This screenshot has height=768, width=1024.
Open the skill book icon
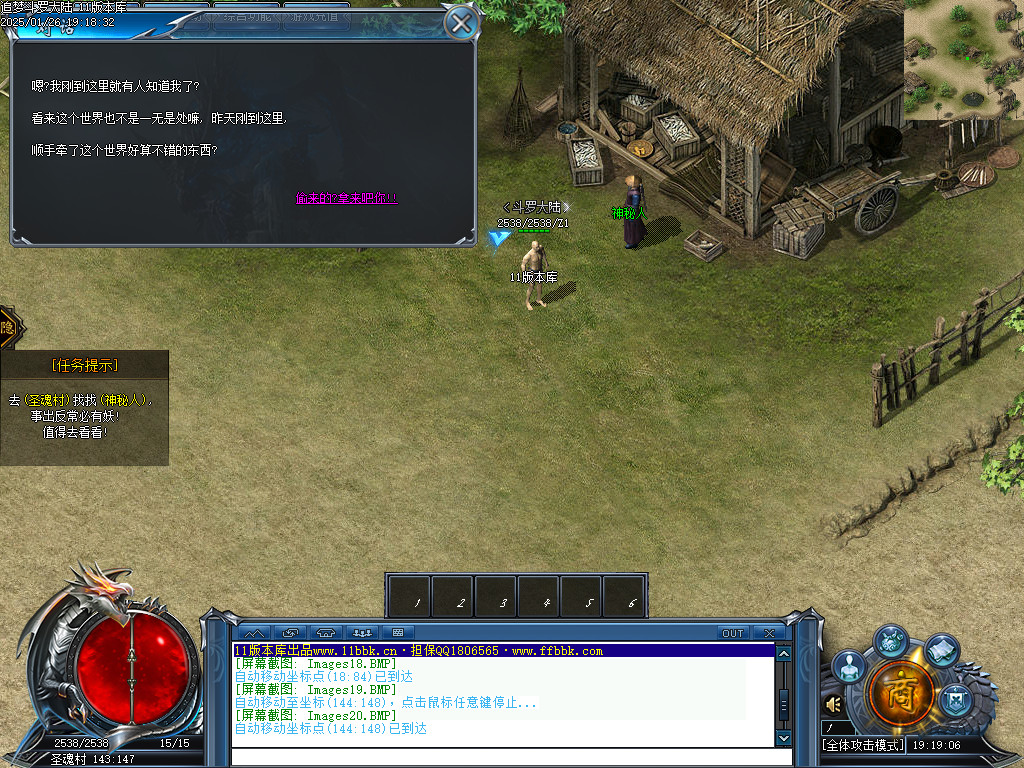[x=942, y=651]
